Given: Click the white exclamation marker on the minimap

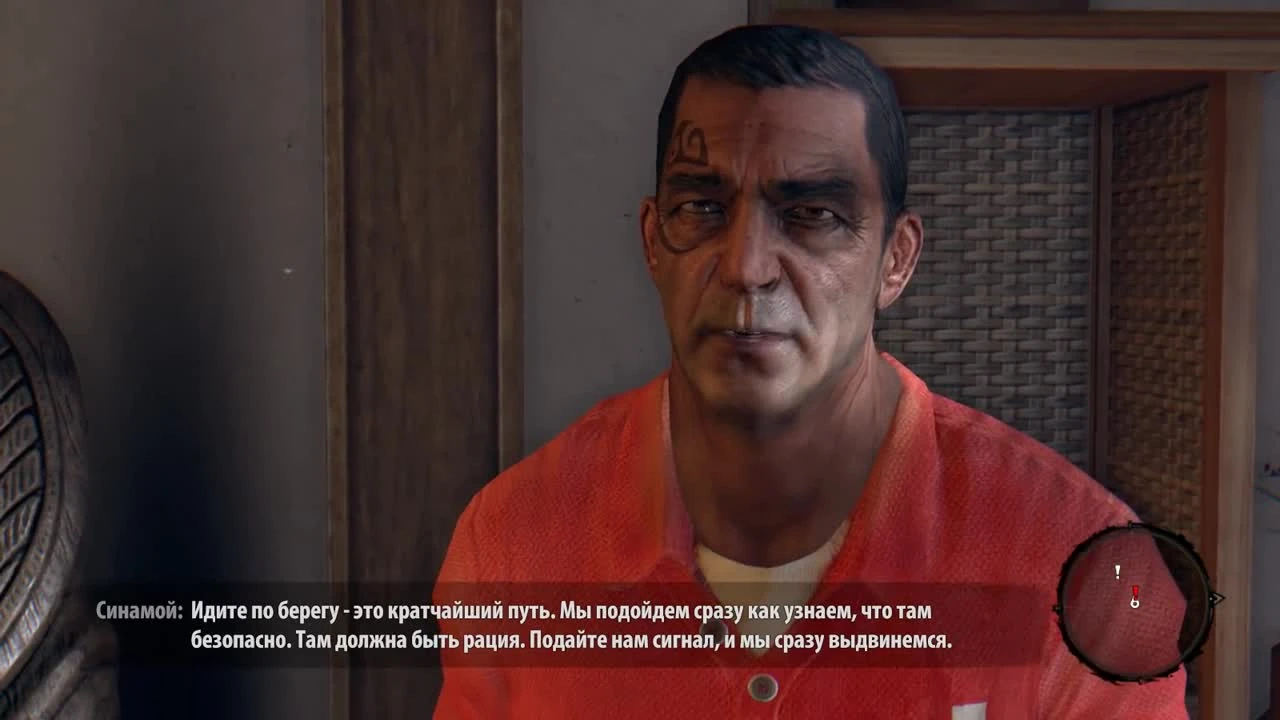Looking at the screenshot, I should pos(1118,572).
